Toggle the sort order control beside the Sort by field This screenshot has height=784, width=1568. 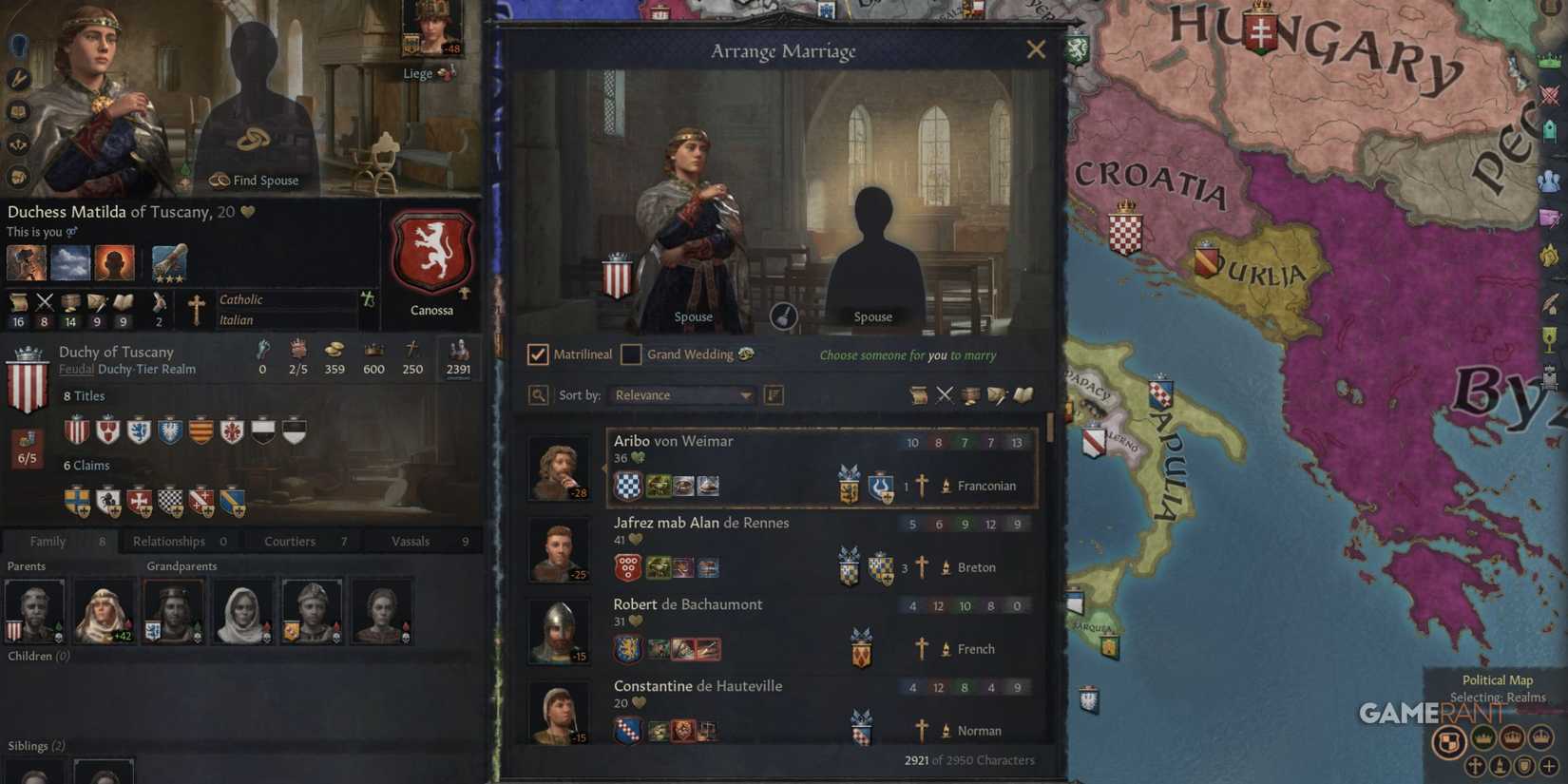(x=773, y=395)
